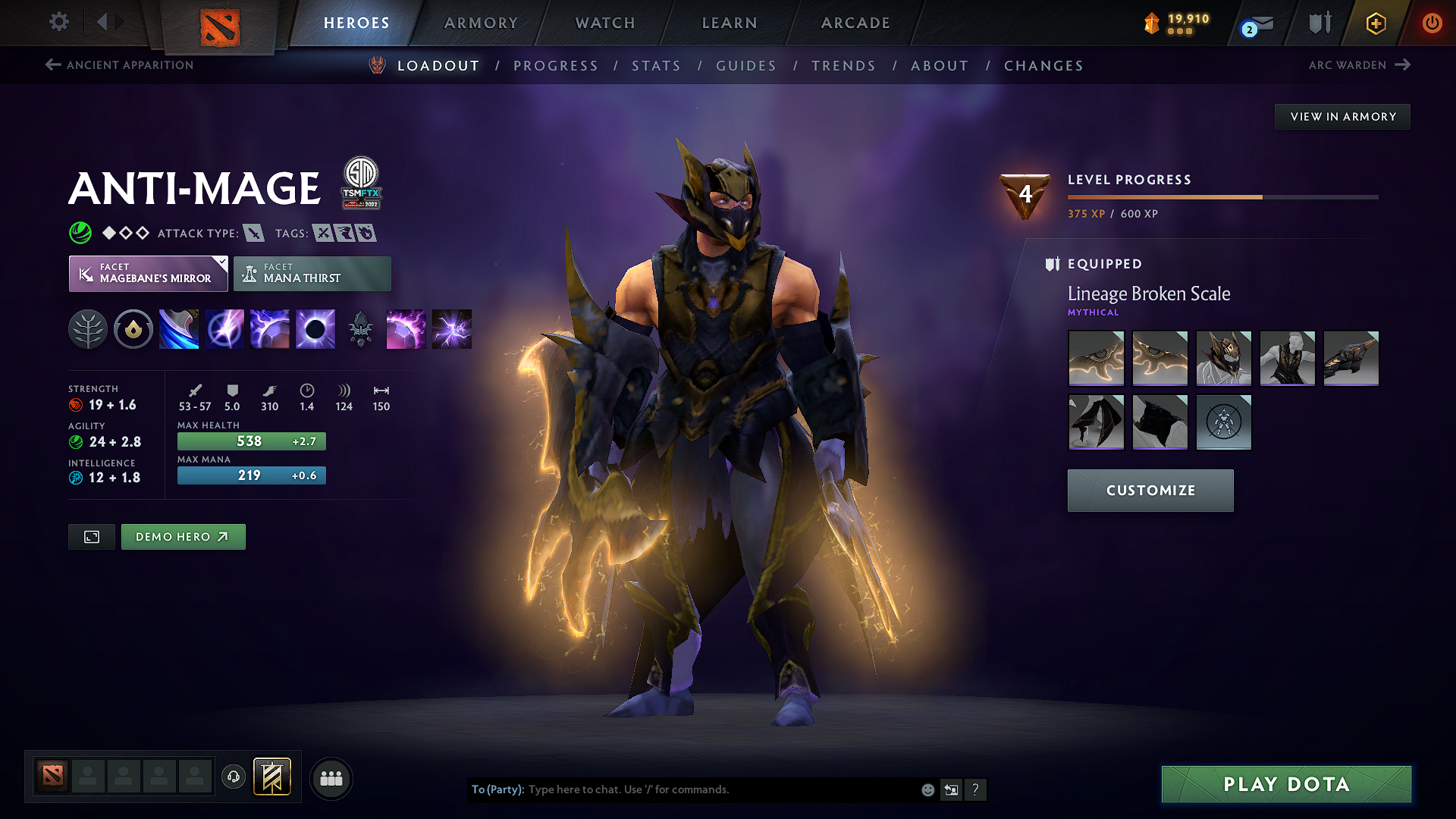Toggle the guild banner icon near party slots

tap(273, 777)
